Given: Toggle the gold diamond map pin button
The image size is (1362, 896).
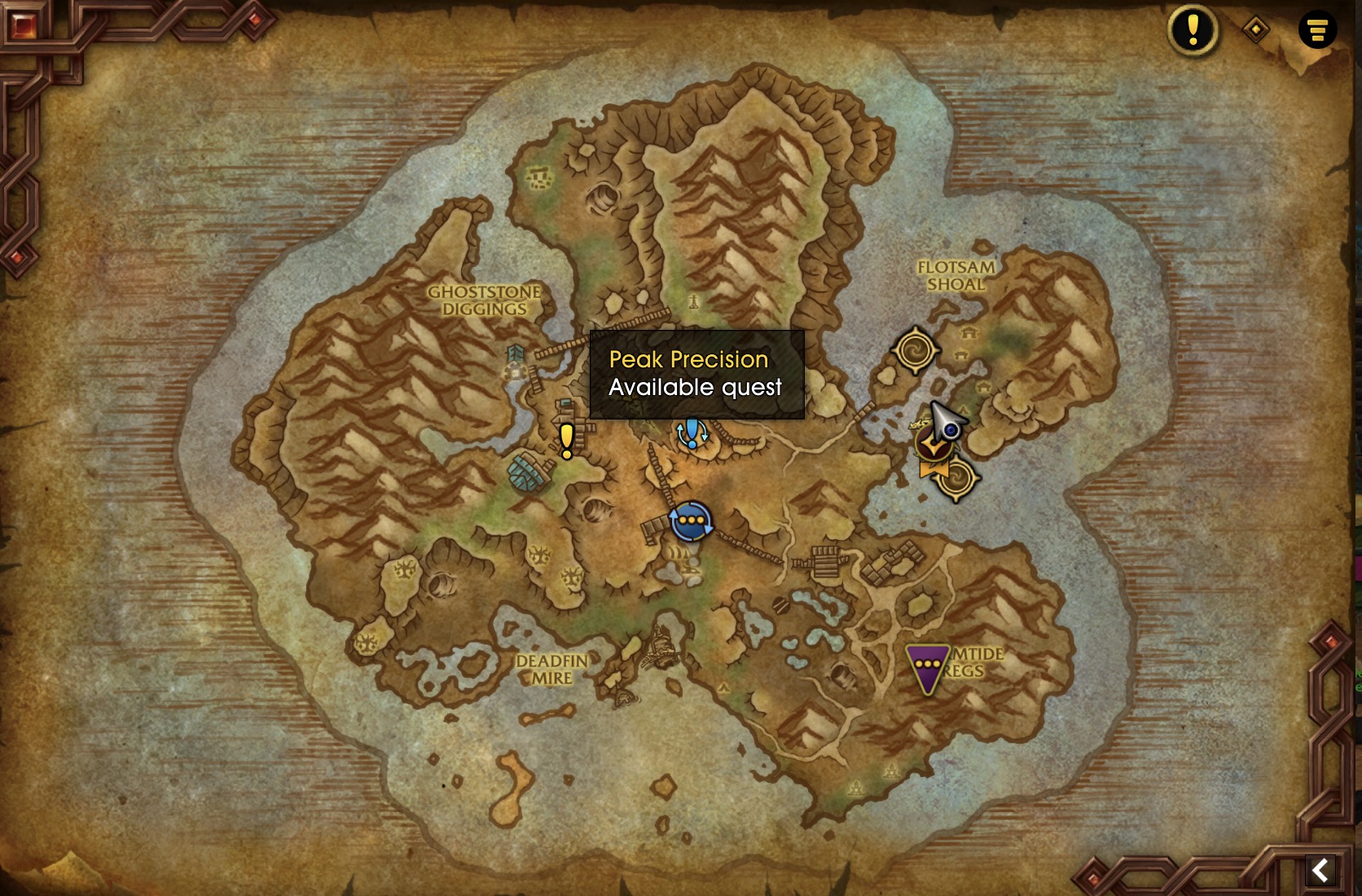Looking at the screenshot, I should click(x=1256, y=30).
